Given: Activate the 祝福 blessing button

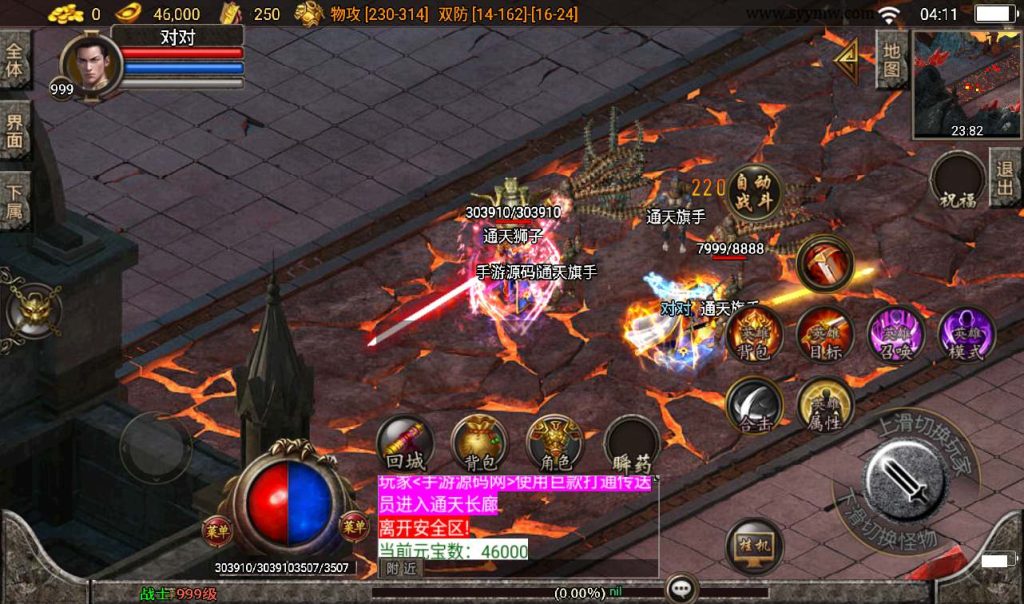Looking at the screenshot, I should point(957,183).
